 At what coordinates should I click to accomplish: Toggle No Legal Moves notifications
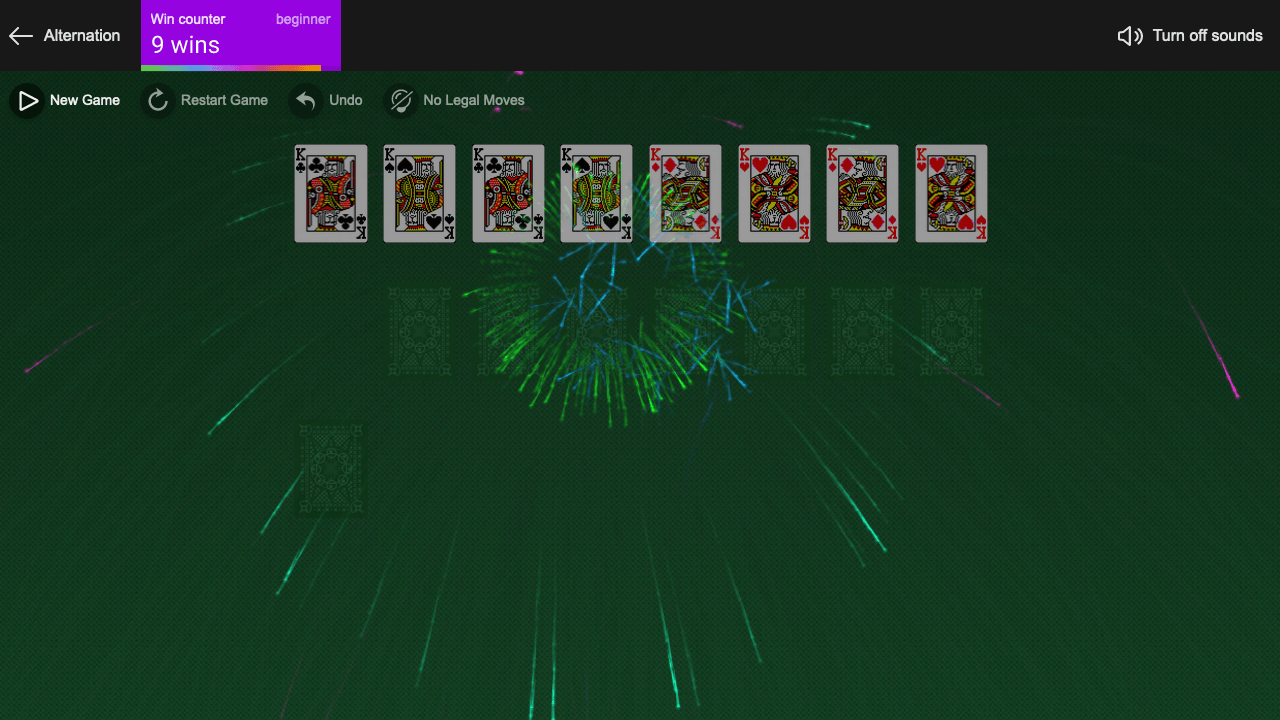[x=455, y=100]
